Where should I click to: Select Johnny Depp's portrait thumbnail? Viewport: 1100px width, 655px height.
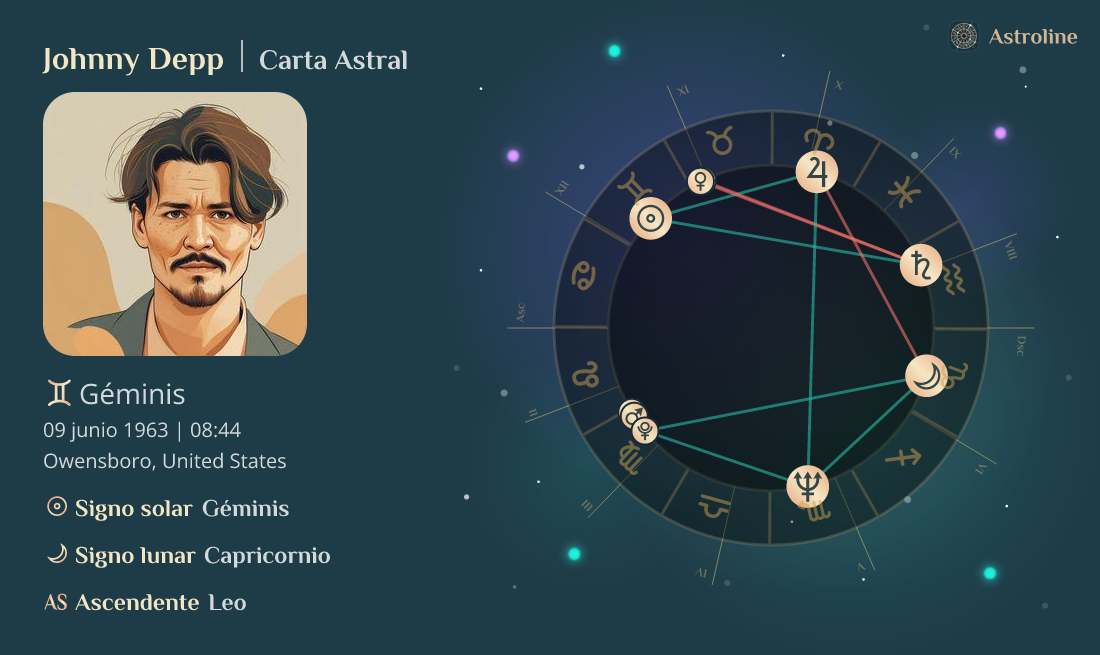[175, 224]
